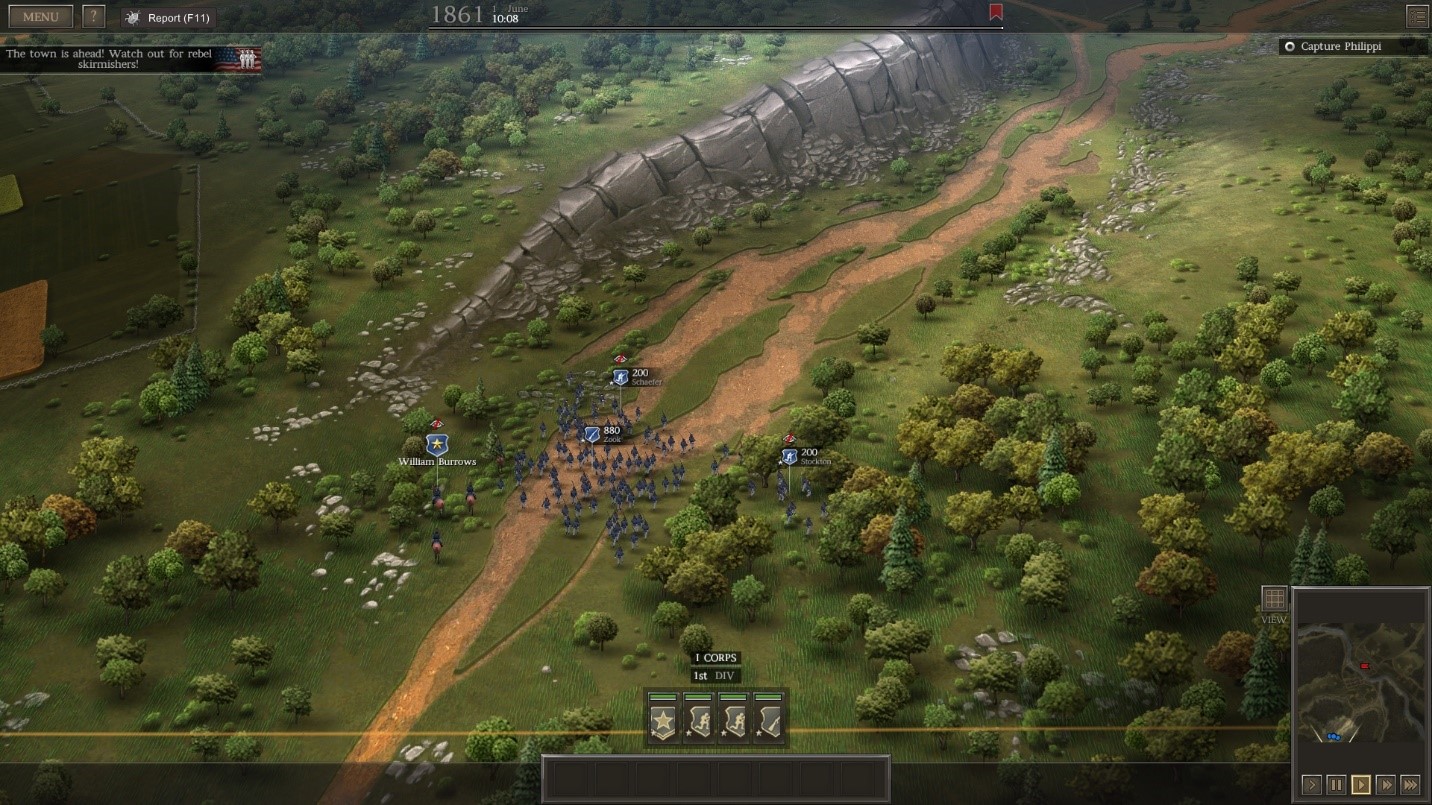Select the first infantry brigade card
Image resolution: width=1432 pixels, height=805 pixels.
697,720
